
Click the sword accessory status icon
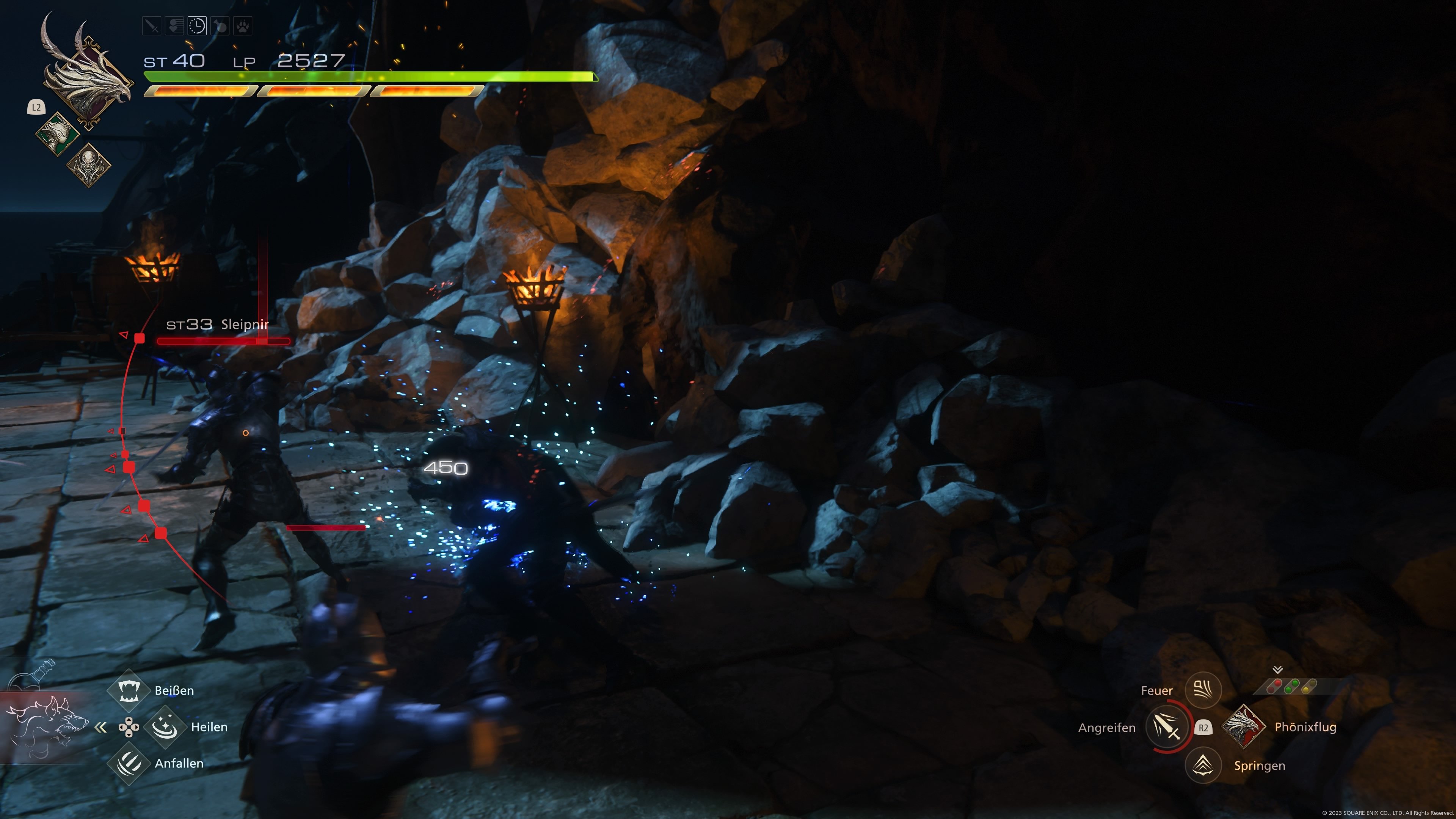(152, 26)
